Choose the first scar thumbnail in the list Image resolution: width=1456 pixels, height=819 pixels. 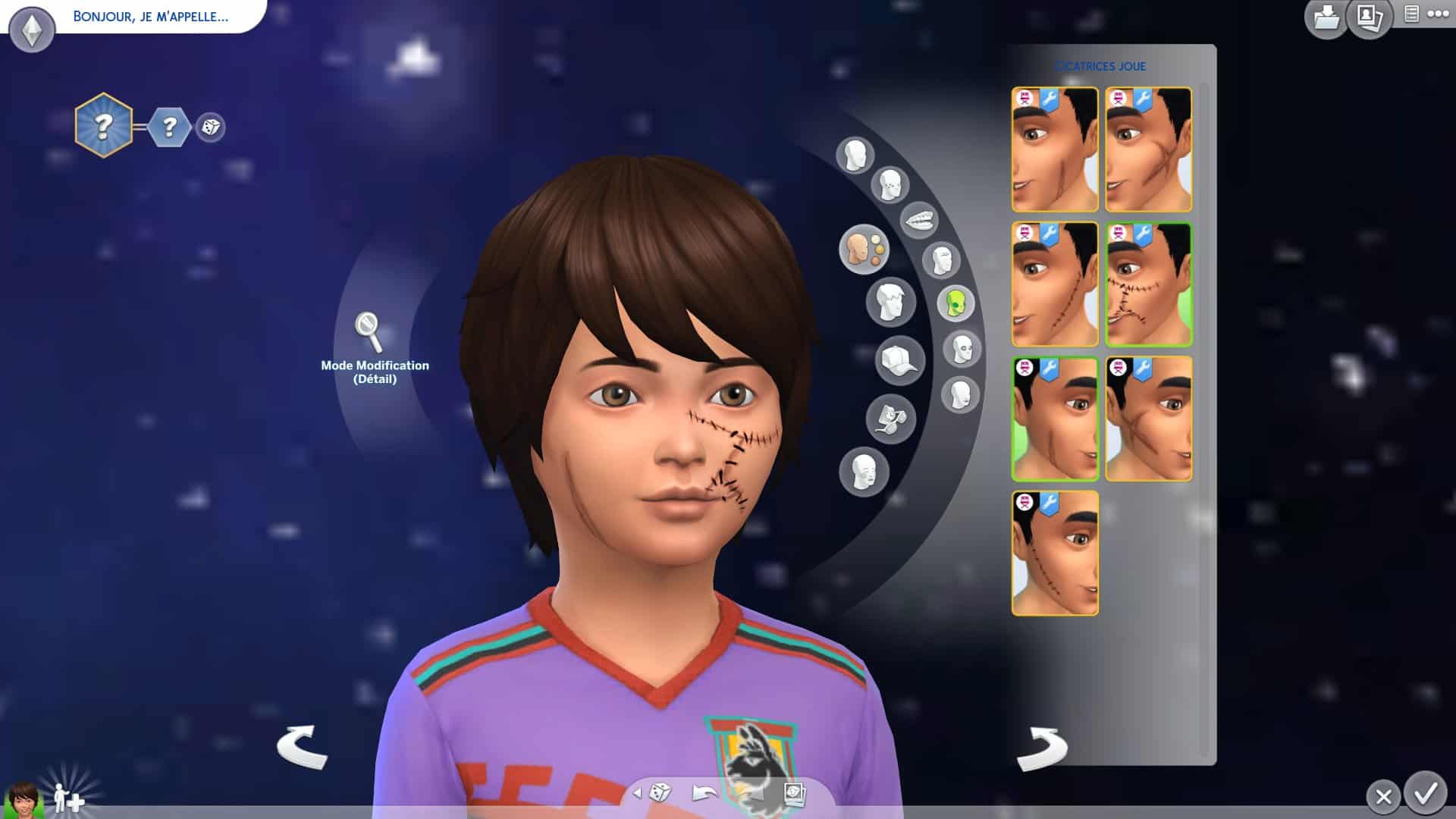pyautogui.click(x=1054, y=149)
